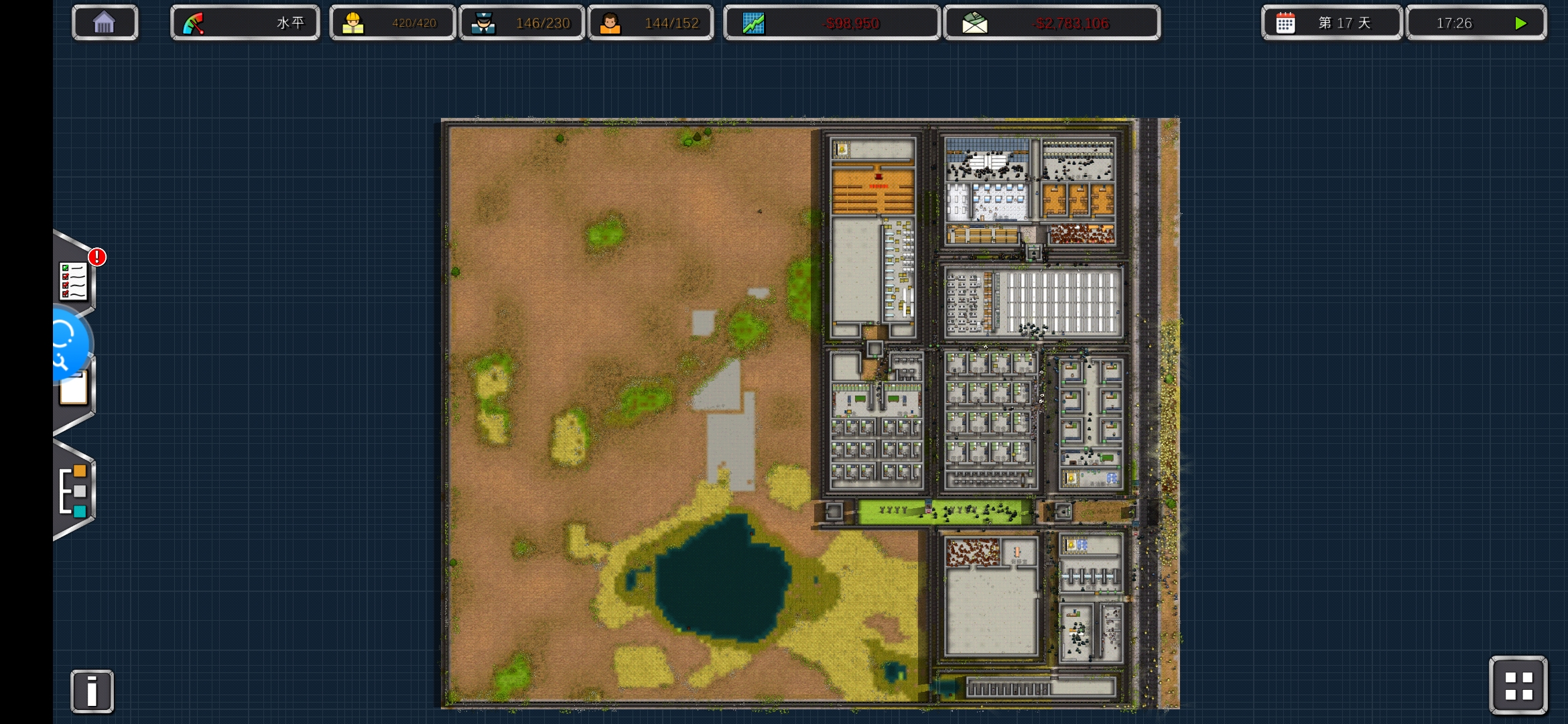This screenshot has height=724, width=1568.
Task: Open the guards 146/230 panel
Action: (x=521, y=23)
